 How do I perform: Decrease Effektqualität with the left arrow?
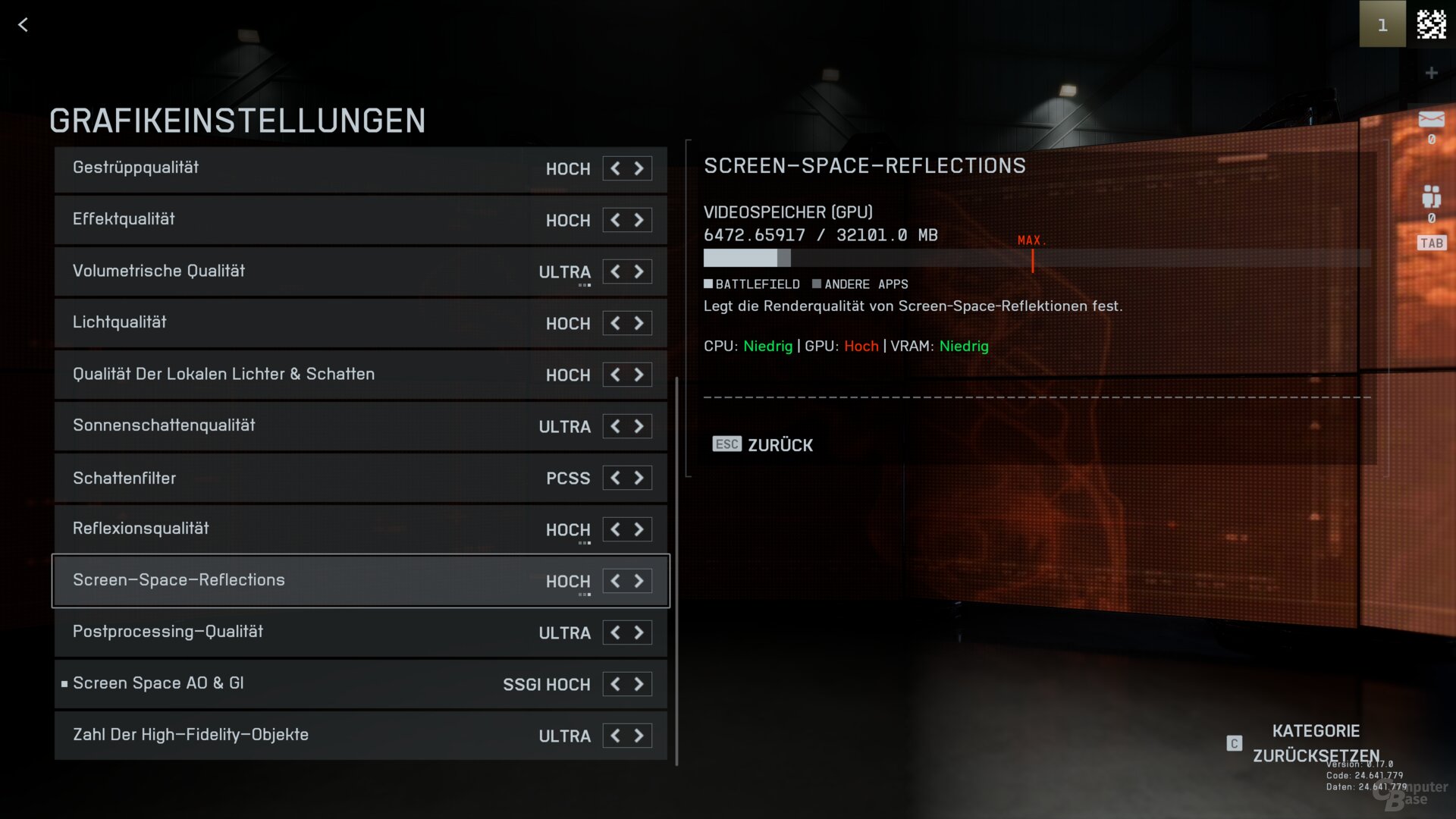(x=615, y=220)
